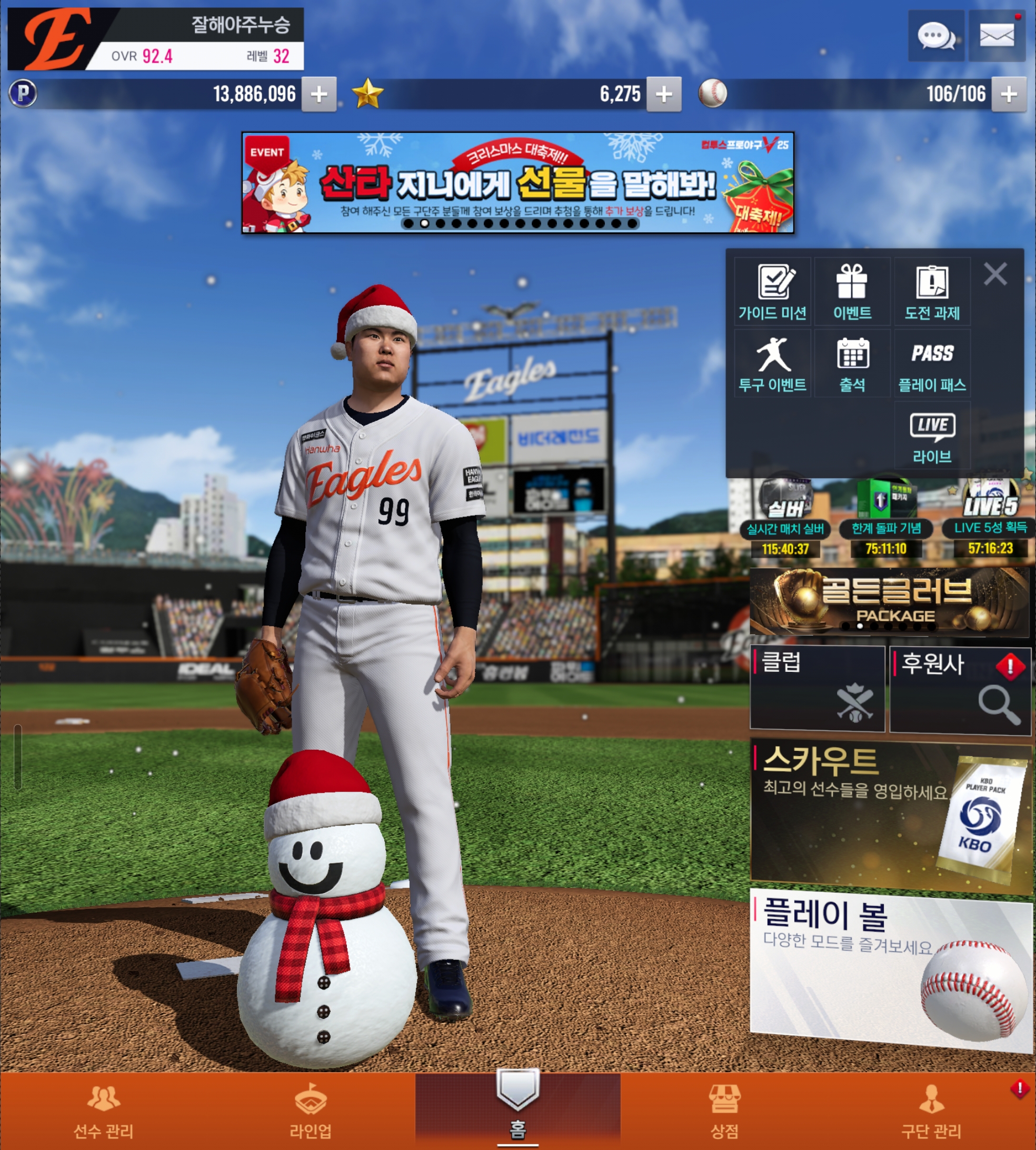Add more points with the P currency plus
Viewport: 1036px width, 1150px height.
coord(319,94)
